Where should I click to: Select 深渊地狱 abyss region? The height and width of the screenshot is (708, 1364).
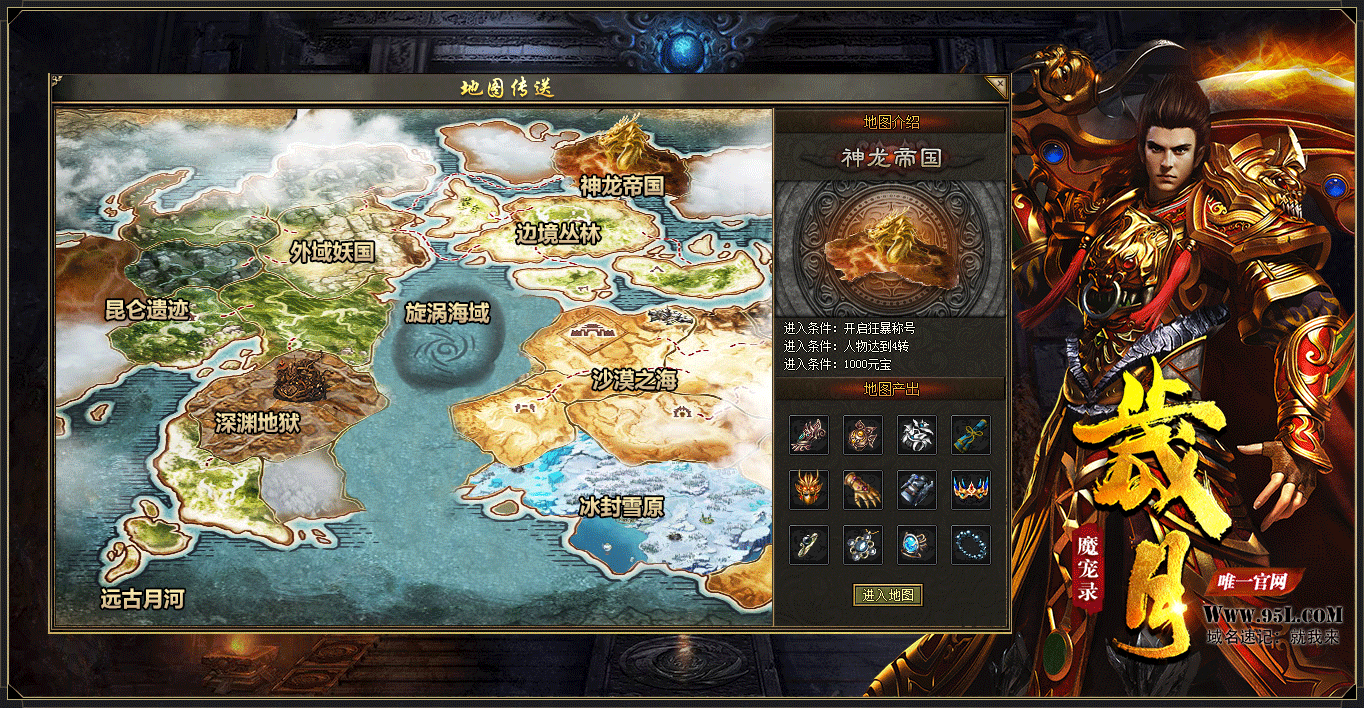[257, 423]
